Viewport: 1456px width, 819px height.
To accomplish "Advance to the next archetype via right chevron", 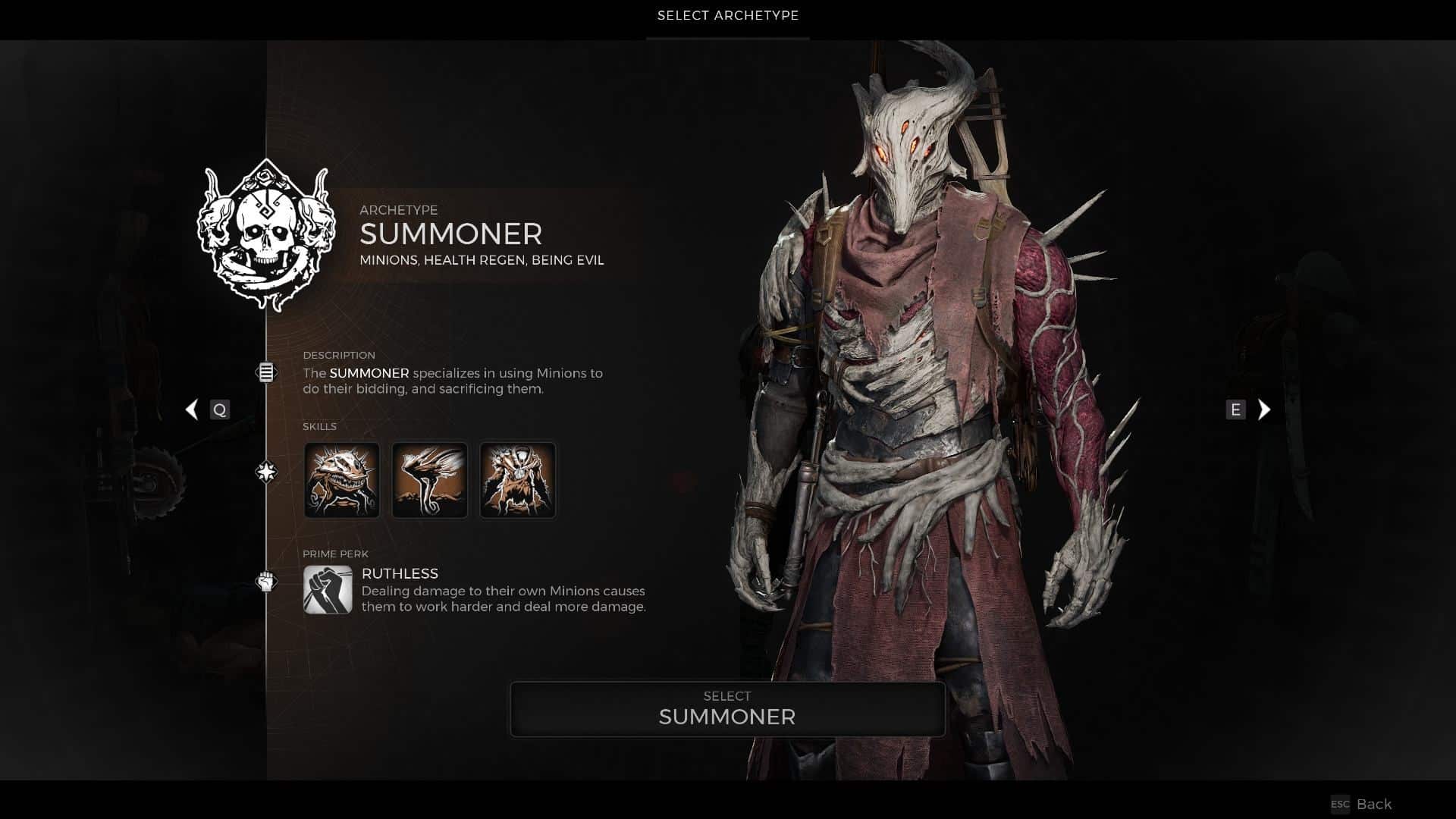I will 1263,409.
